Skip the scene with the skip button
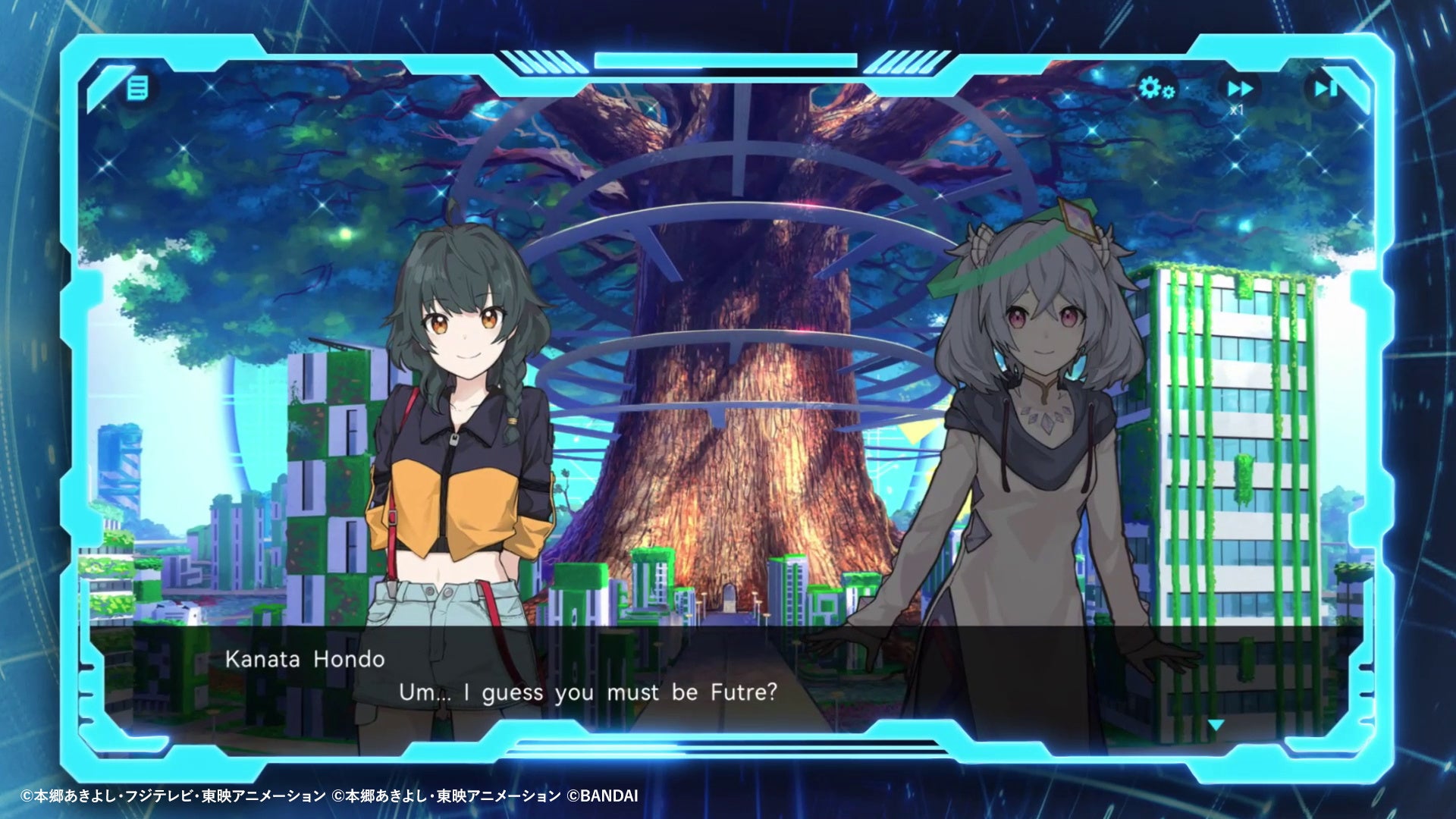Image resolution: width=1456 pixels, height=819 pixels. [x=1325, y=89]
